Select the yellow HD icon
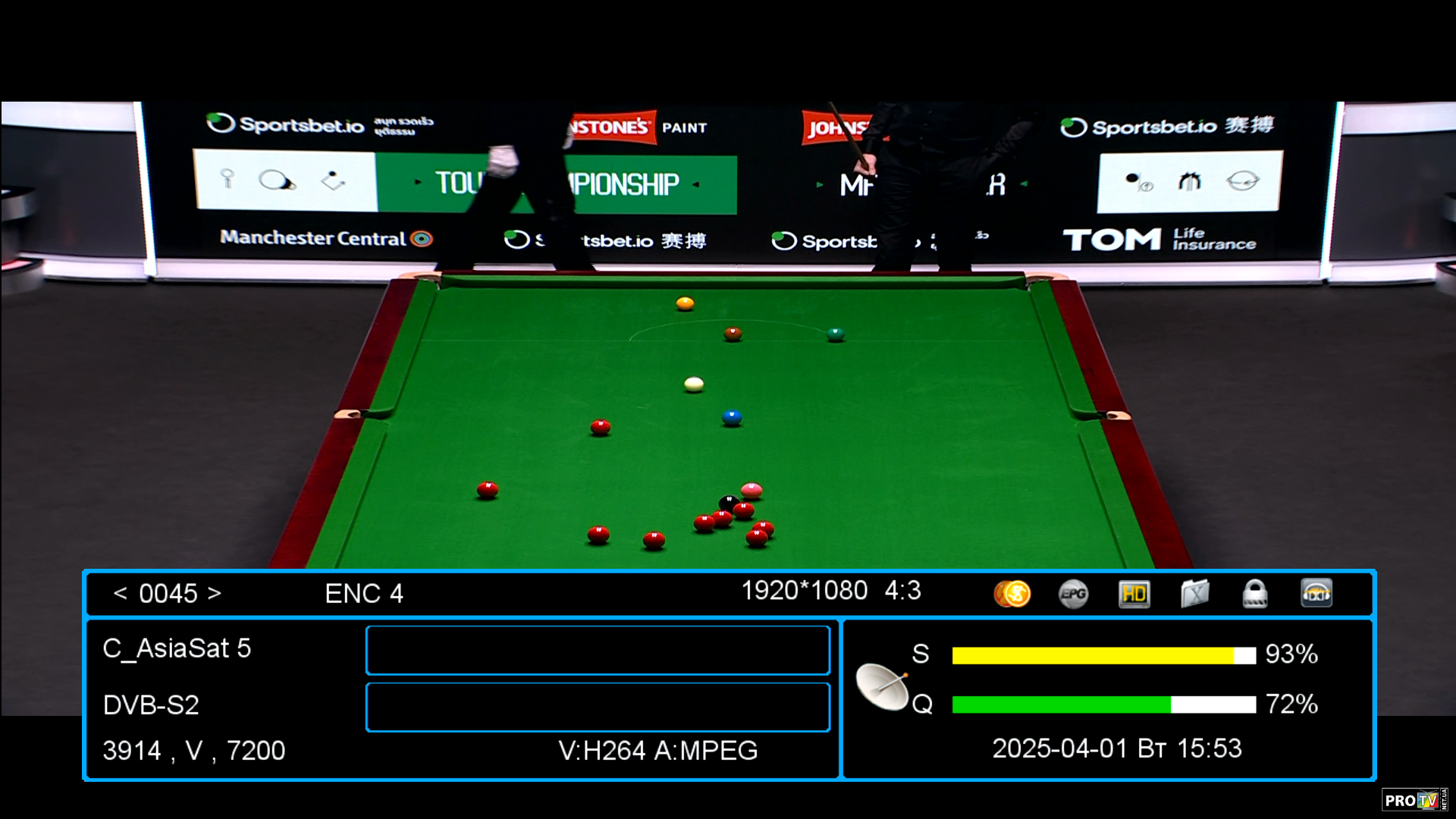1456x819 pixels. [x=1134, y=594]
